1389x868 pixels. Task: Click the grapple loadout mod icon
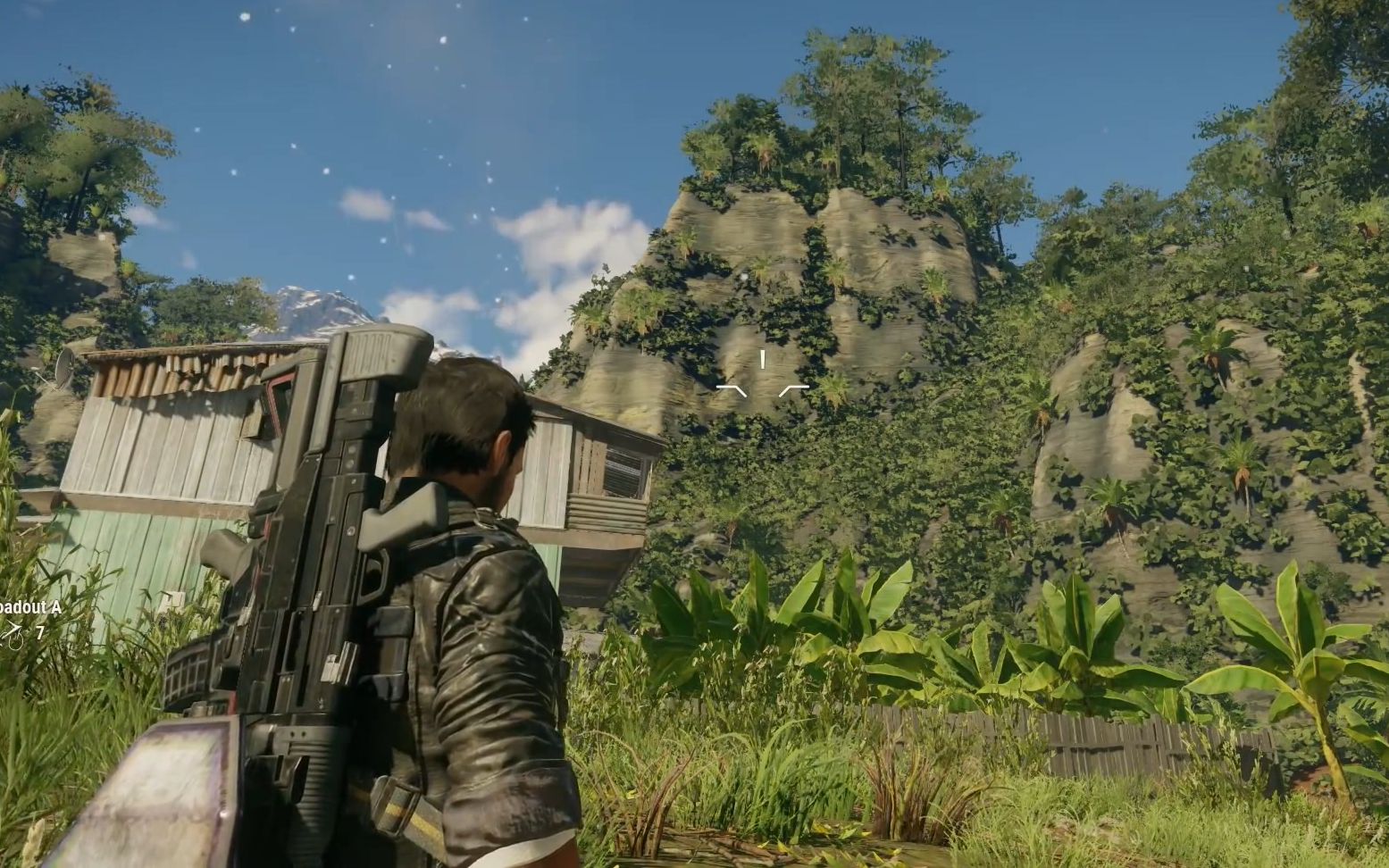pos(11,634)
